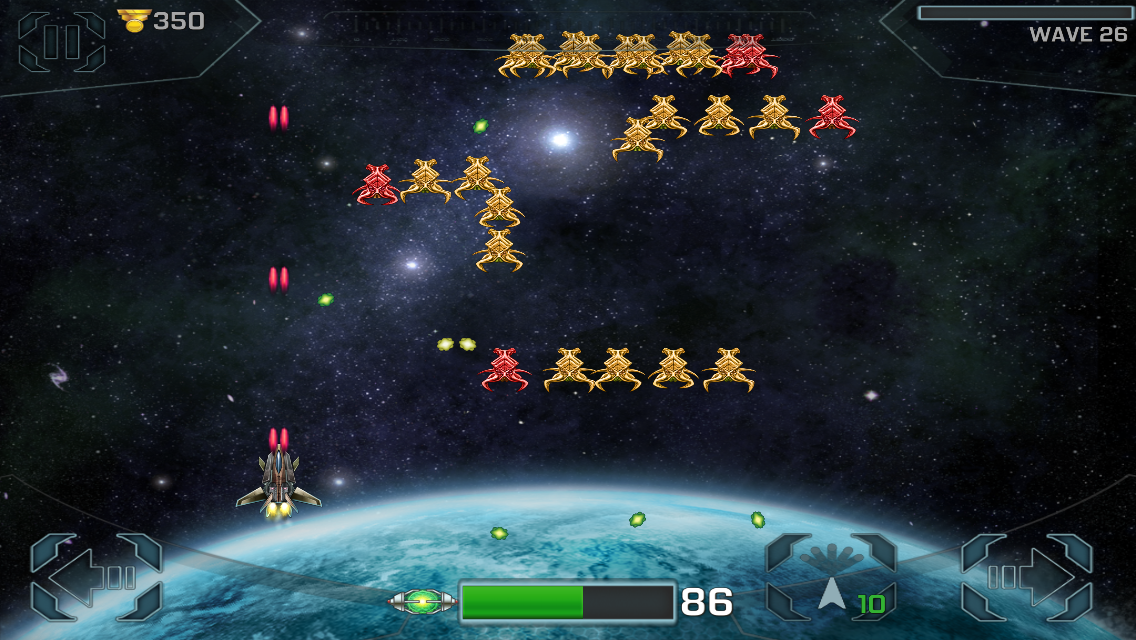1136x640 pixels.
Task: Fire the special missile weapon button
Action: click(x=831, y=577)
